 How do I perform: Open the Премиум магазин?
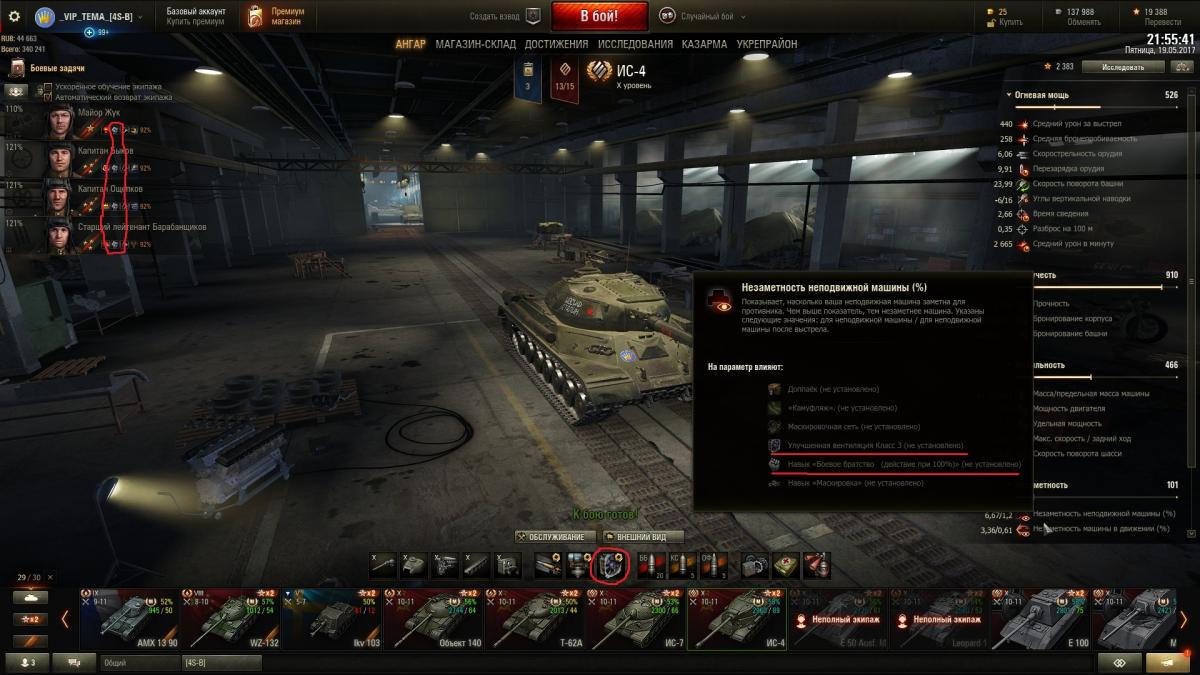275,16
